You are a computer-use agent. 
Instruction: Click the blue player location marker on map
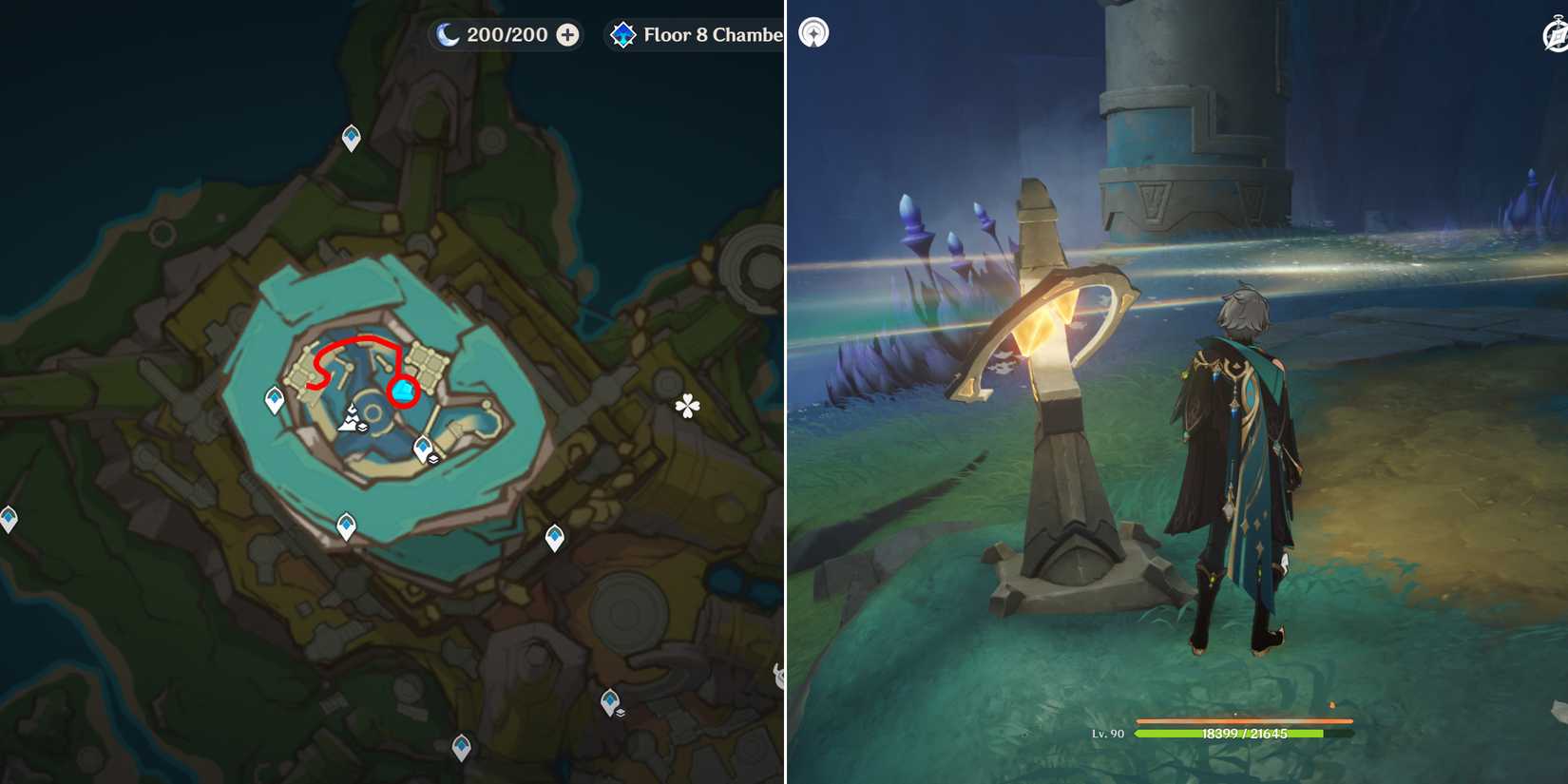point(403,390)
